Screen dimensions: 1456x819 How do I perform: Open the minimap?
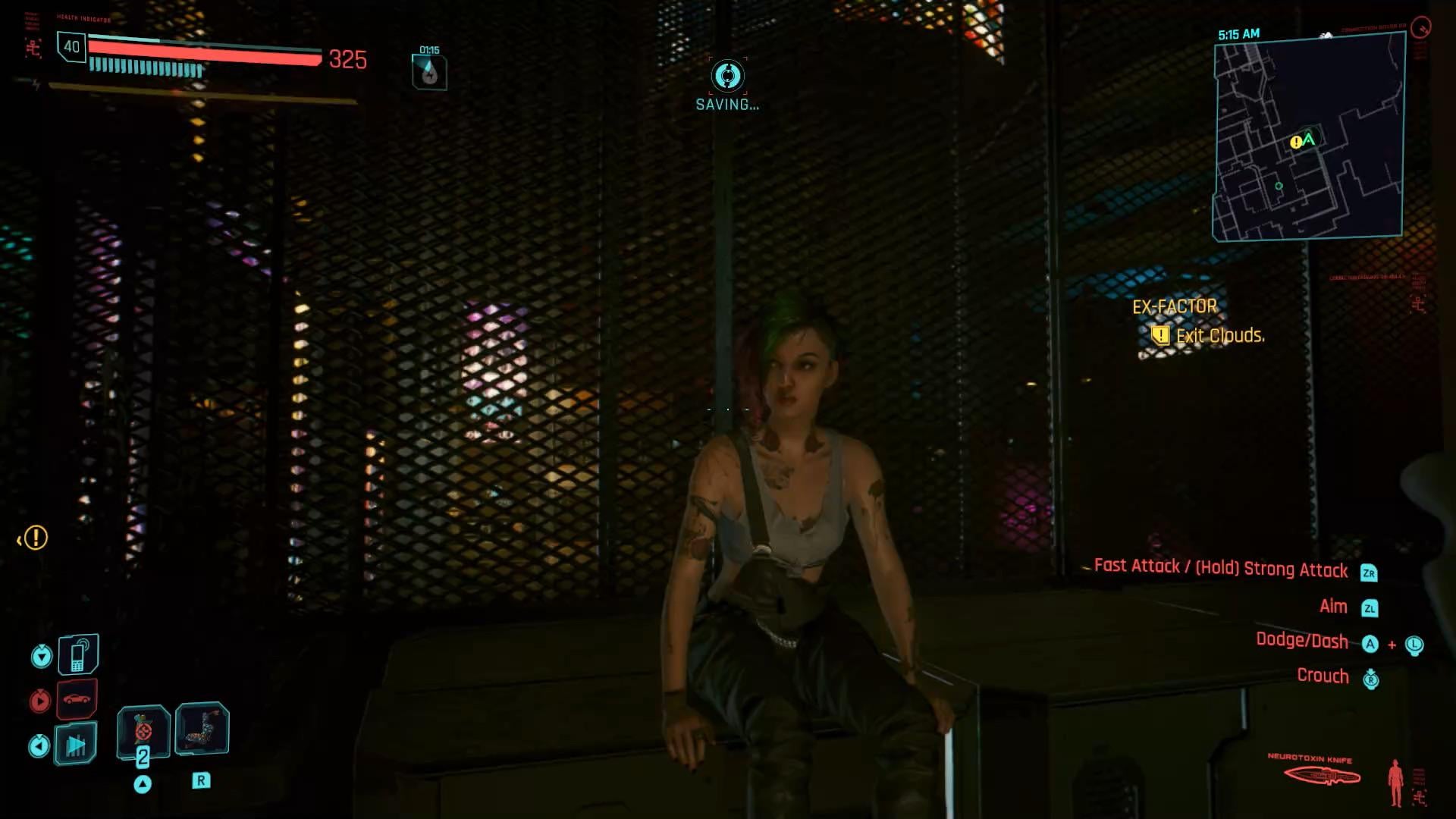point(1308,138)
